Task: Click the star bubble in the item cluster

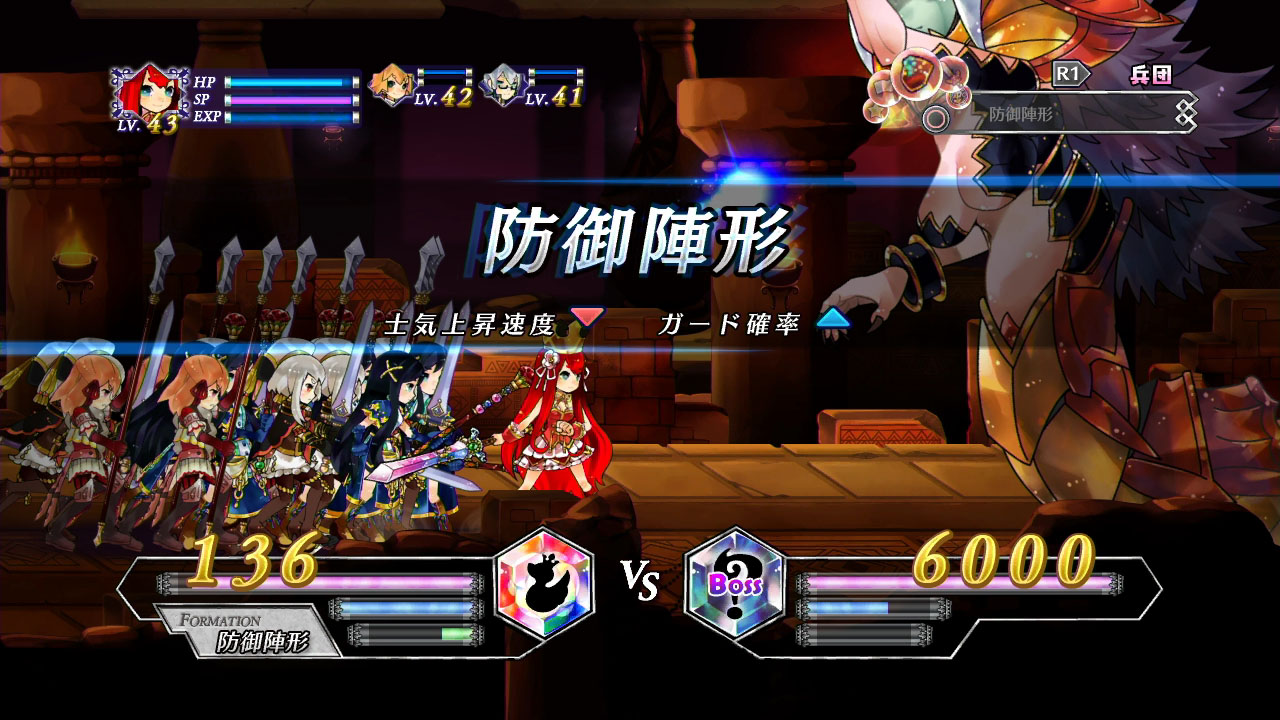Action: 876,112
